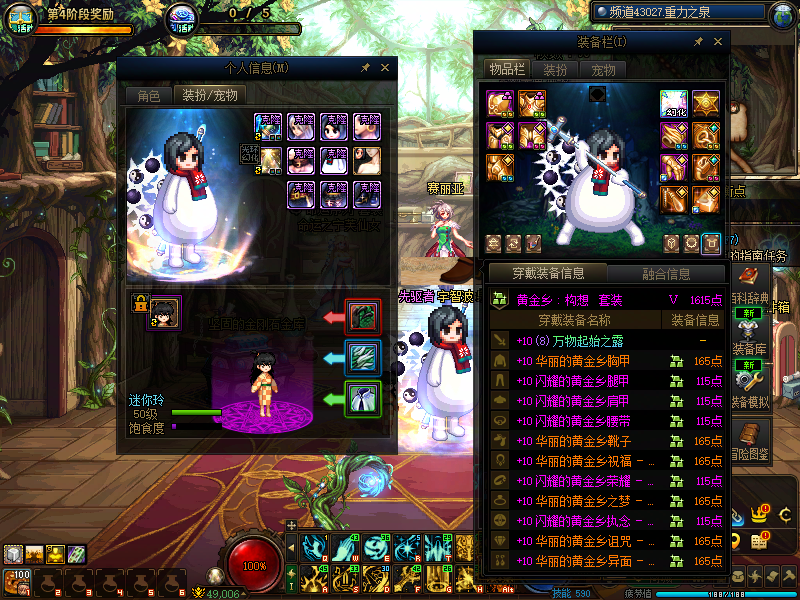Select the 物品栏 inventory tab
The height and width of the screenshot is (600, 800).
tap(507, 70)
